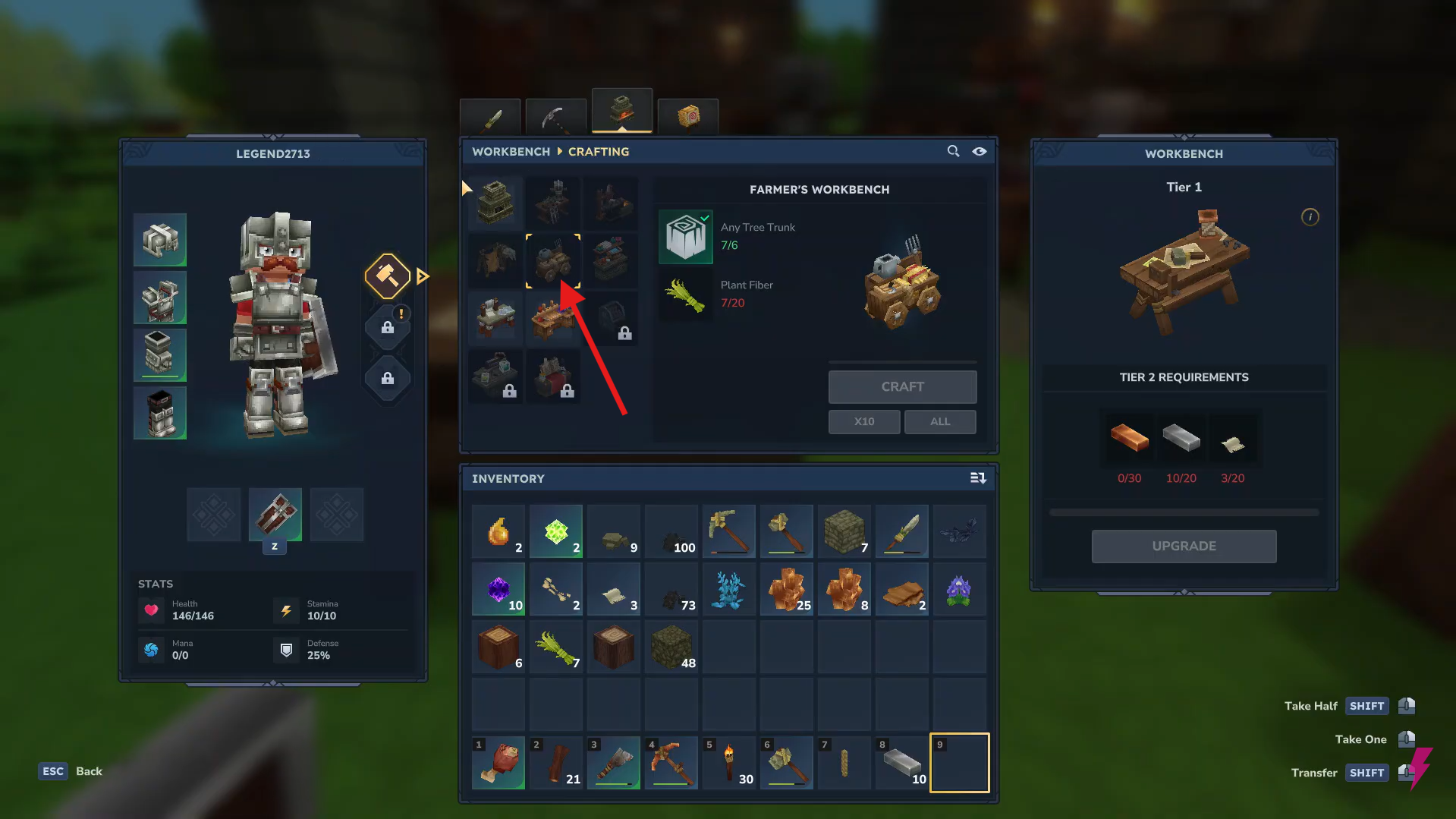Click the locked engine recipe padlock
Image resolution: width=1456 pixels, height=819 pixels.
click(624, 332)
